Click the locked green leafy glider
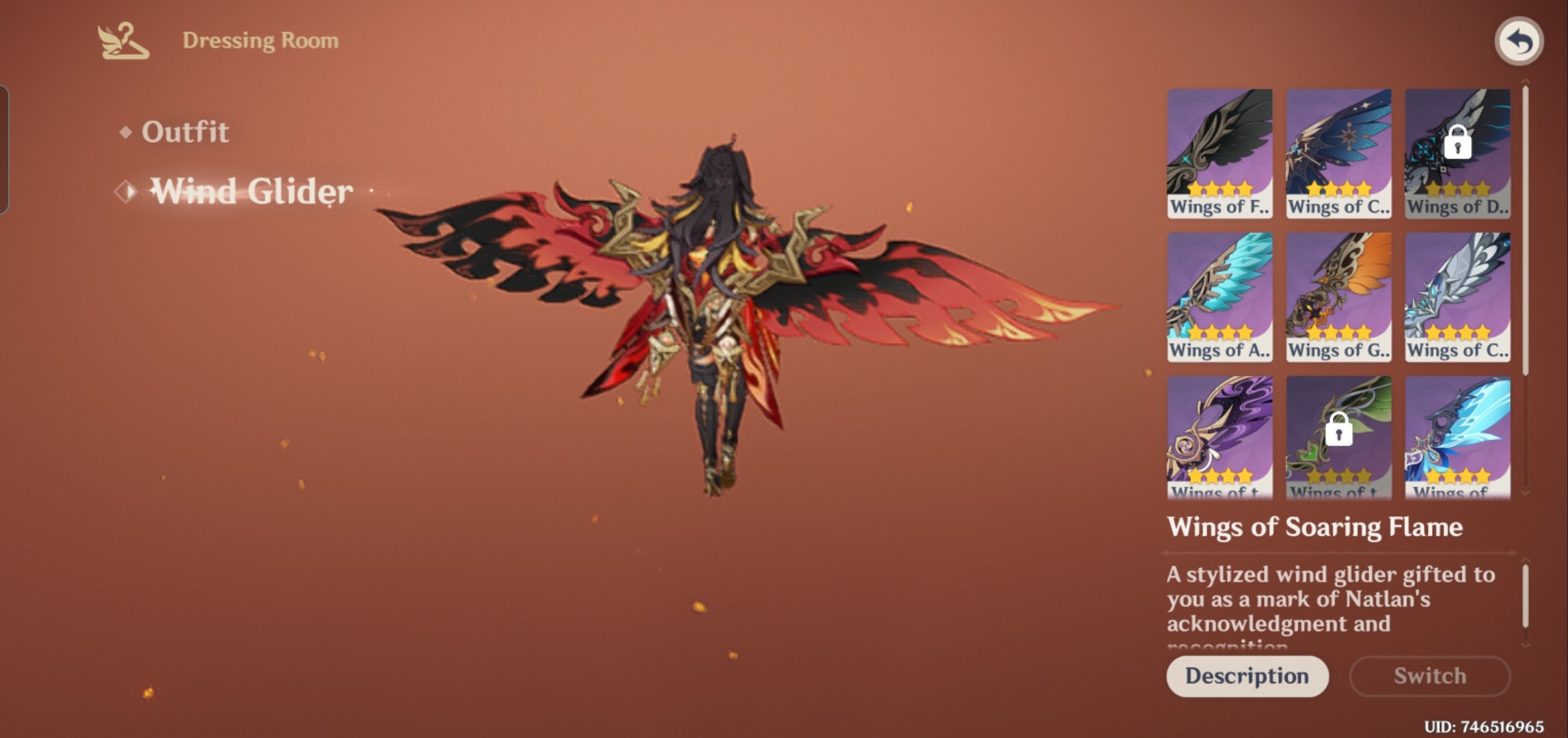 point(1338,434)
